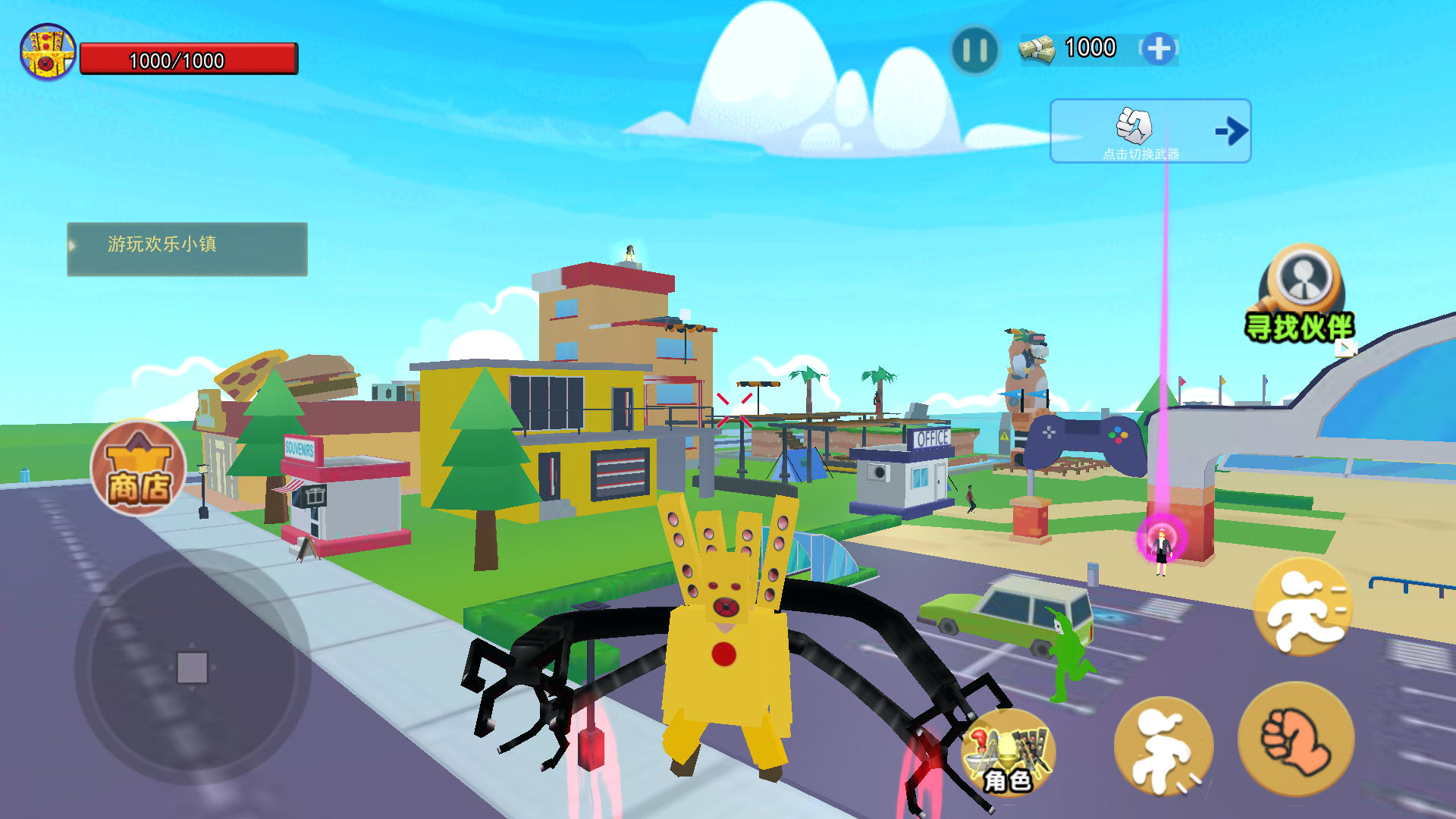Click the player avatar portrait
The width and height of the screenshot is (1456, 819).
pos(48,52)
